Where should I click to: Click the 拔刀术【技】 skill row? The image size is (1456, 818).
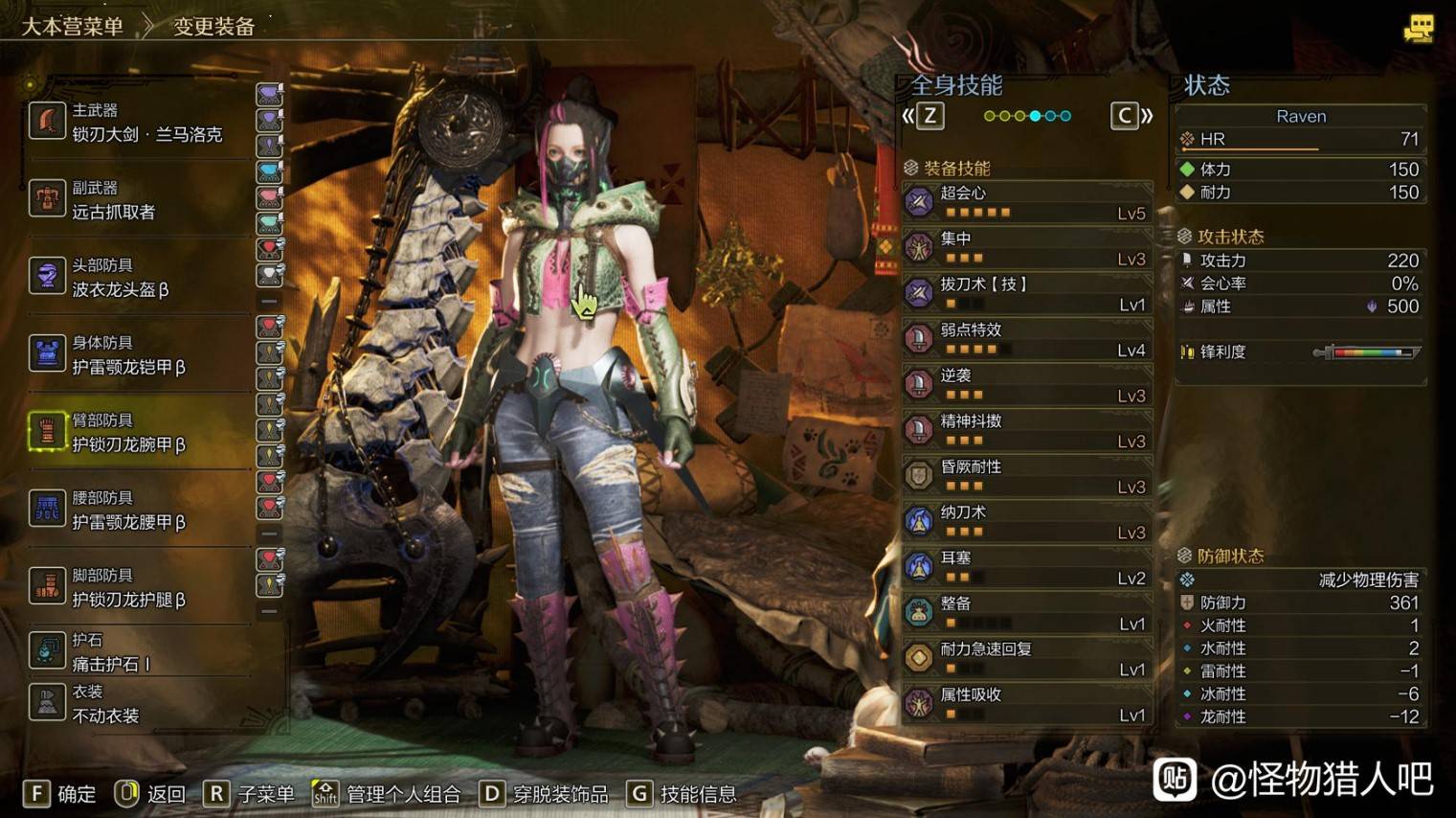pos(1026,293)
